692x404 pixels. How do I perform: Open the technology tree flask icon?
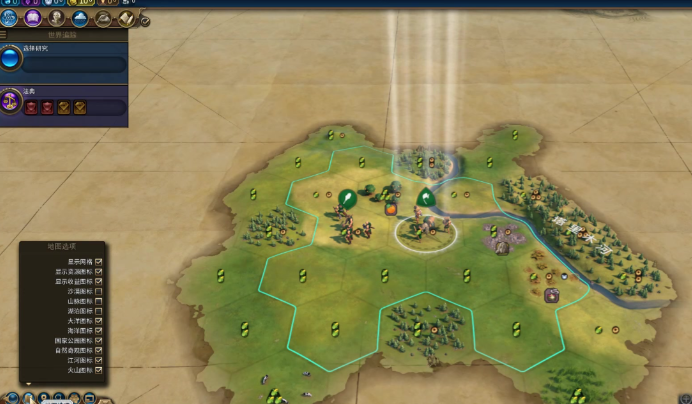point(10,18)
